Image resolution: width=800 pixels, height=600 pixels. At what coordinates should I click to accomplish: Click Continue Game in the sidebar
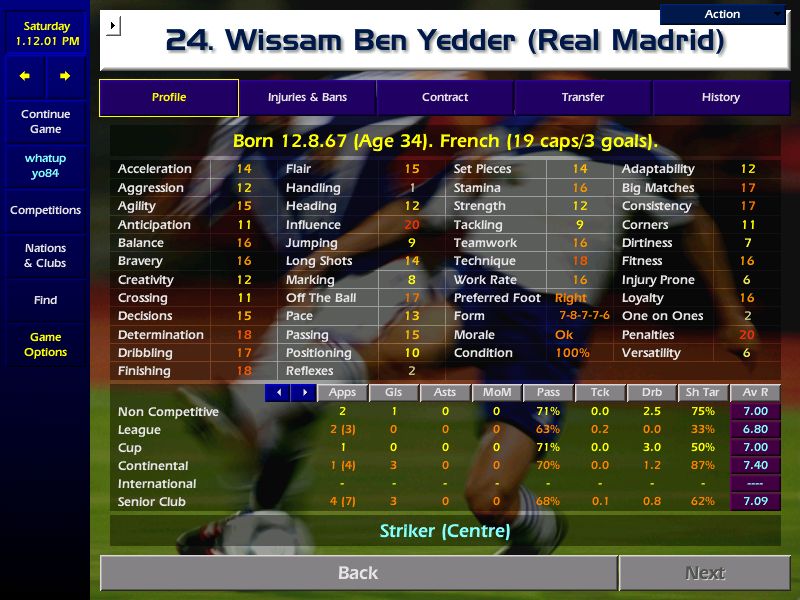pos(45,121)
